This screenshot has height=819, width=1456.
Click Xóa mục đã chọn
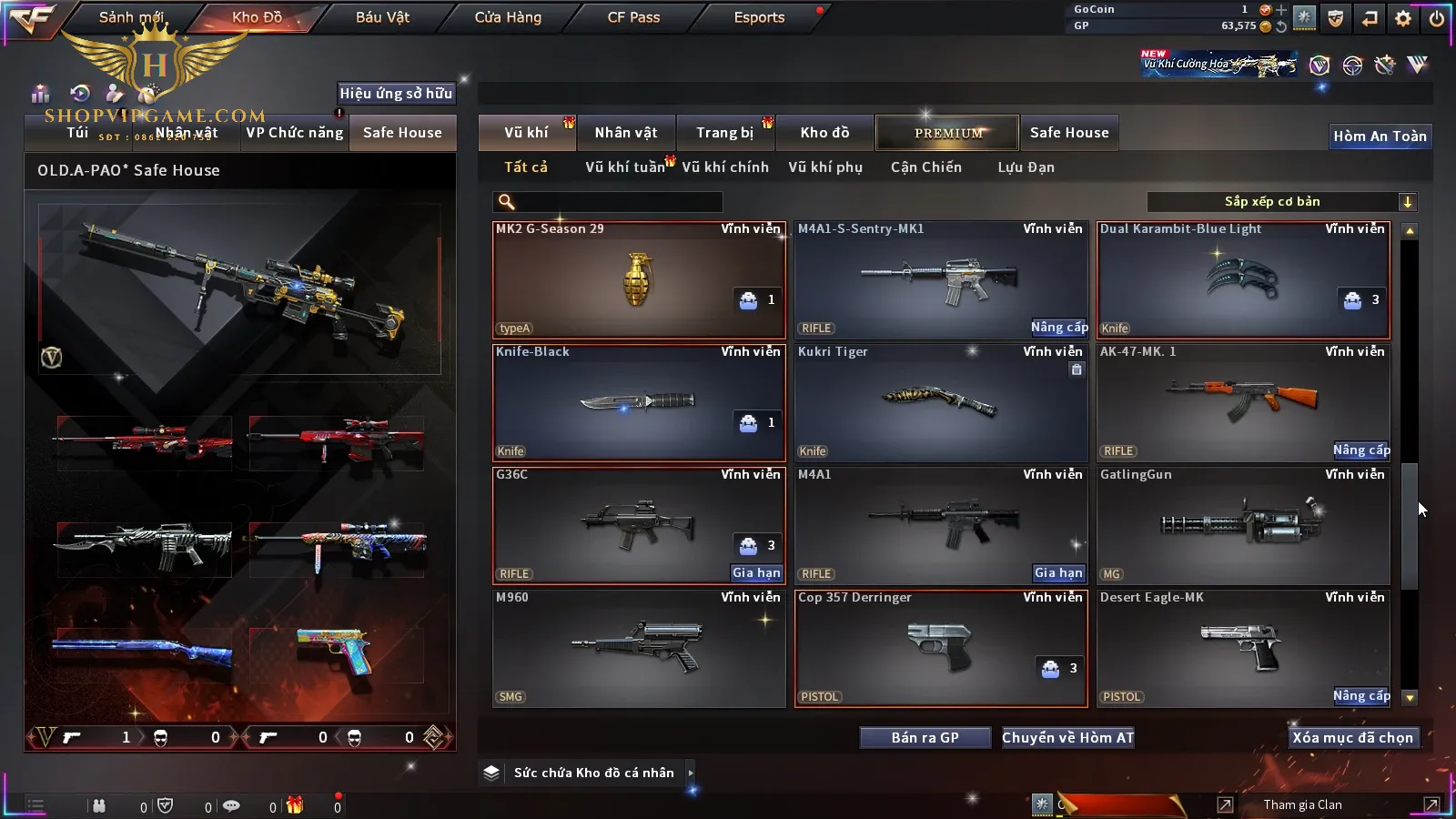click(x=1352, y=738)
